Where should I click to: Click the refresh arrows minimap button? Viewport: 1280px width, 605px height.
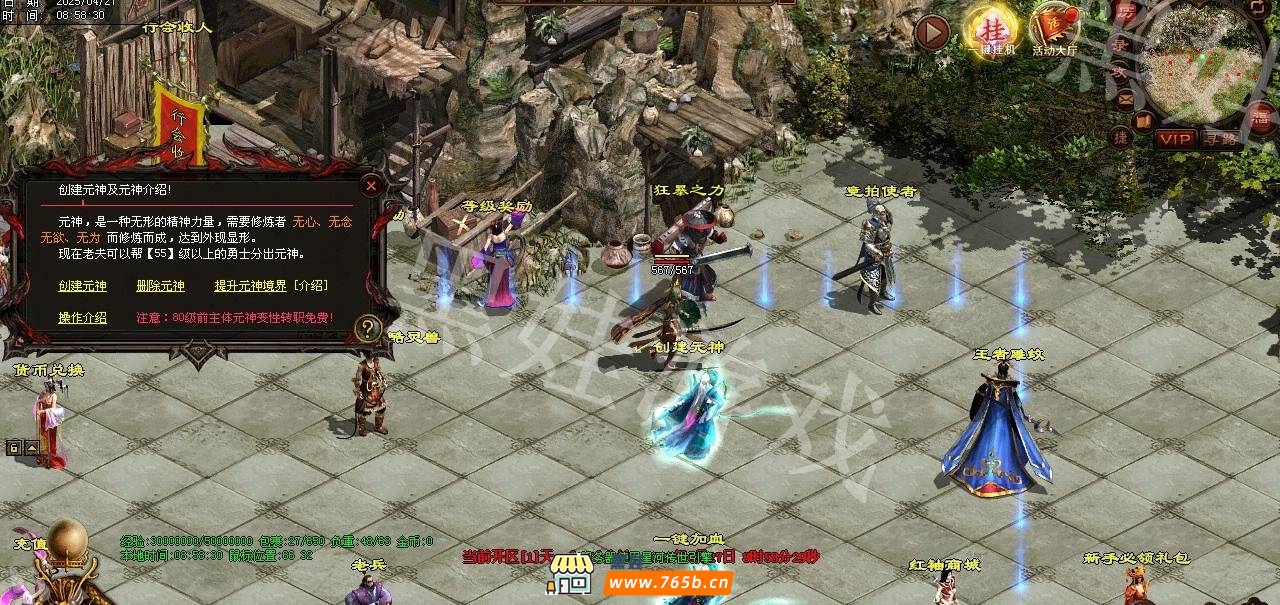click(x=1256, y=8)
